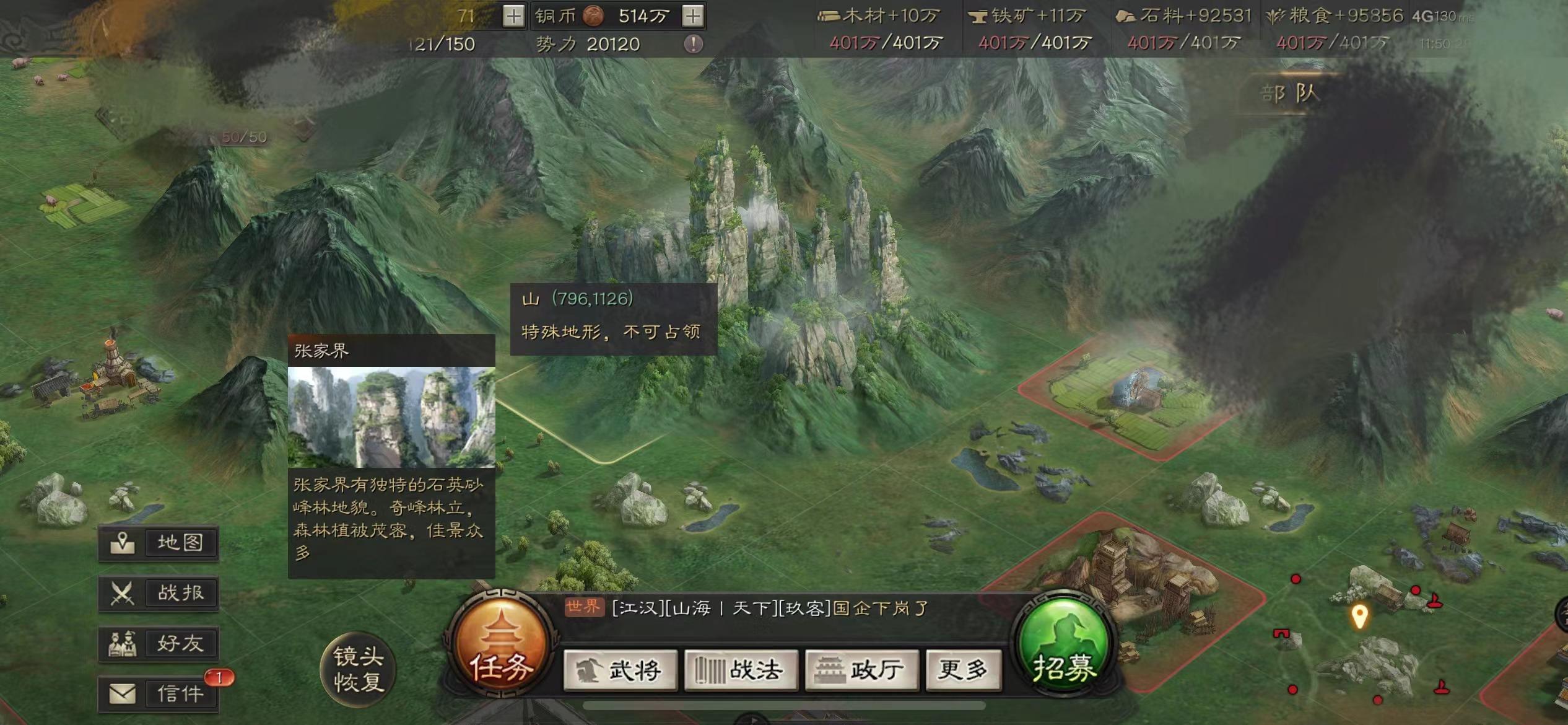This screenshot has height=725, width=1568.
Task: Check 信件 mail with red badge
Action: [159, 694]
